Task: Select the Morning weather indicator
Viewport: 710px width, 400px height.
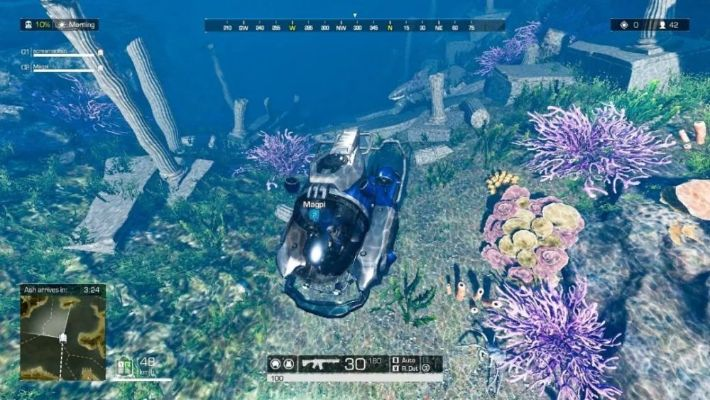Action: pos(78,24)
